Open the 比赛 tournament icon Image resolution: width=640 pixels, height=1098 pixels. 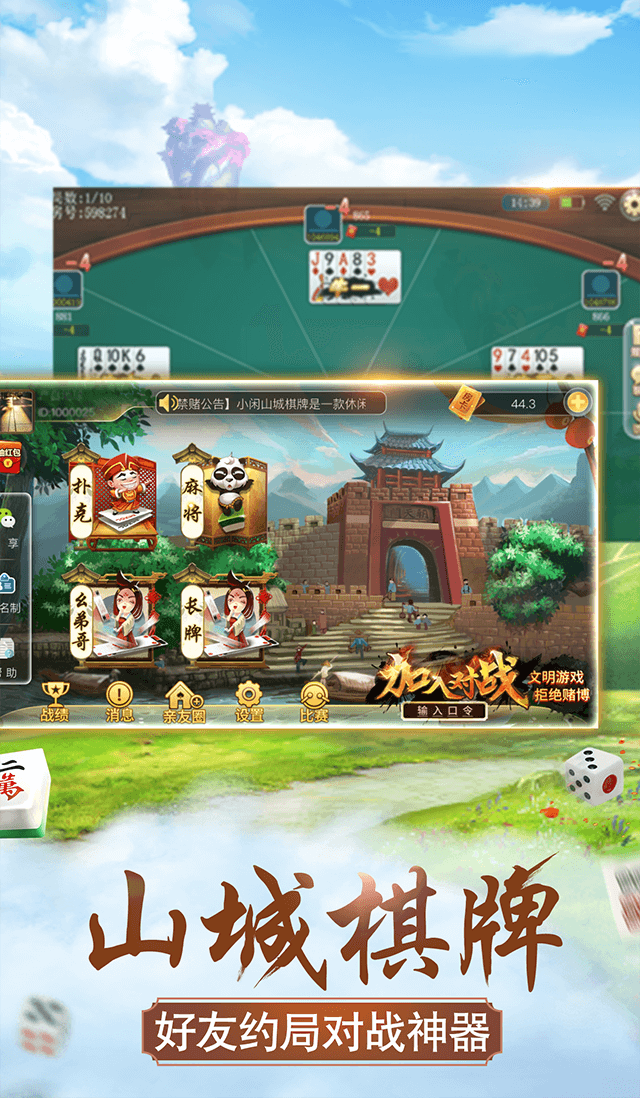tap(313, 700)
